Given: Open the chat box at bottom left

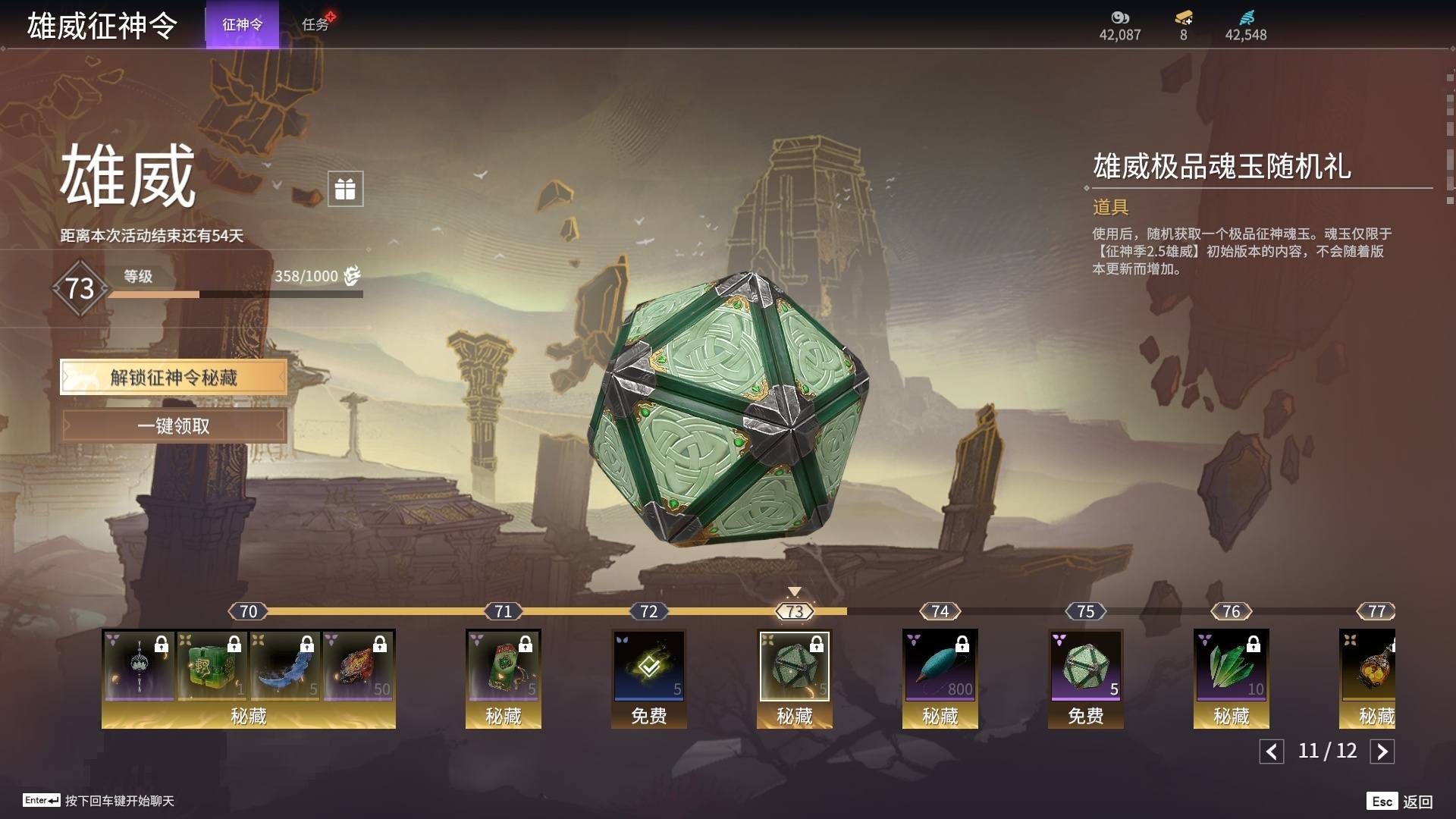Looking at the screenshot, I should click(x=99, y=801).
